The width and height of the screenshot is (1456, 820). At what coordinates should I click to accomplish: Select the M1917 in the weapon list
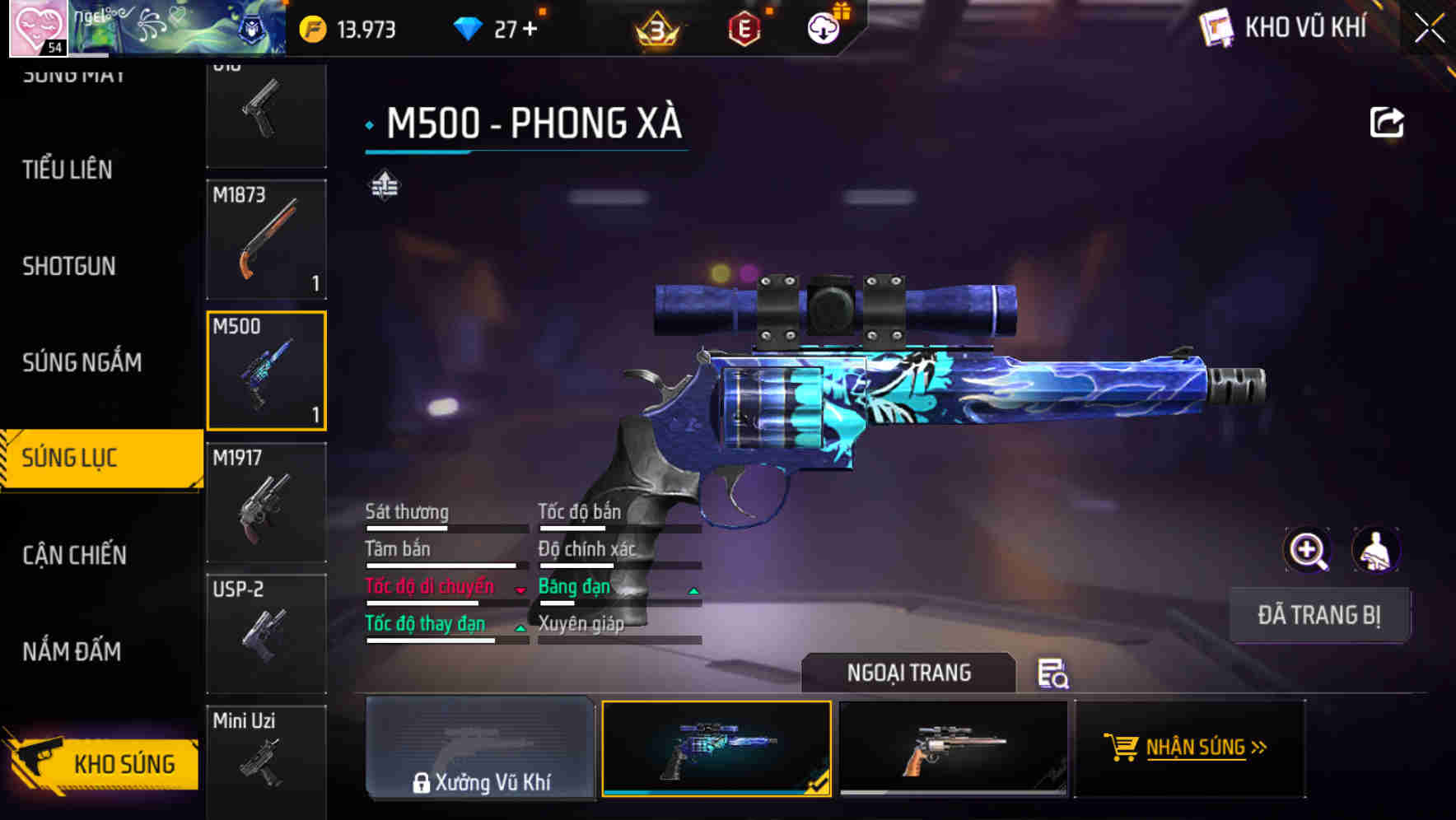tap(266, 501)
